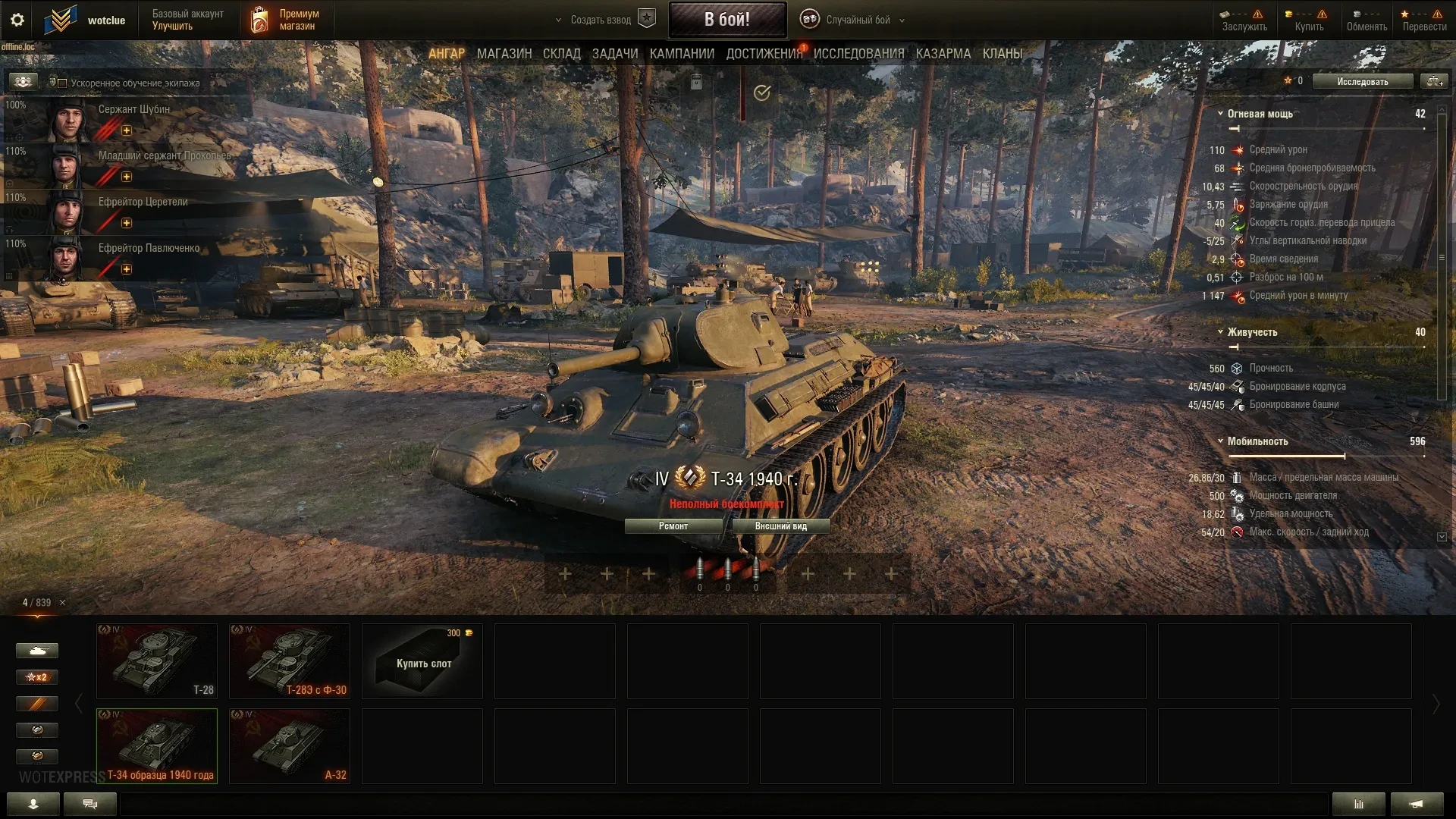
Task: Choose the A-32 tank thumbnail
Action: [290, 746]
